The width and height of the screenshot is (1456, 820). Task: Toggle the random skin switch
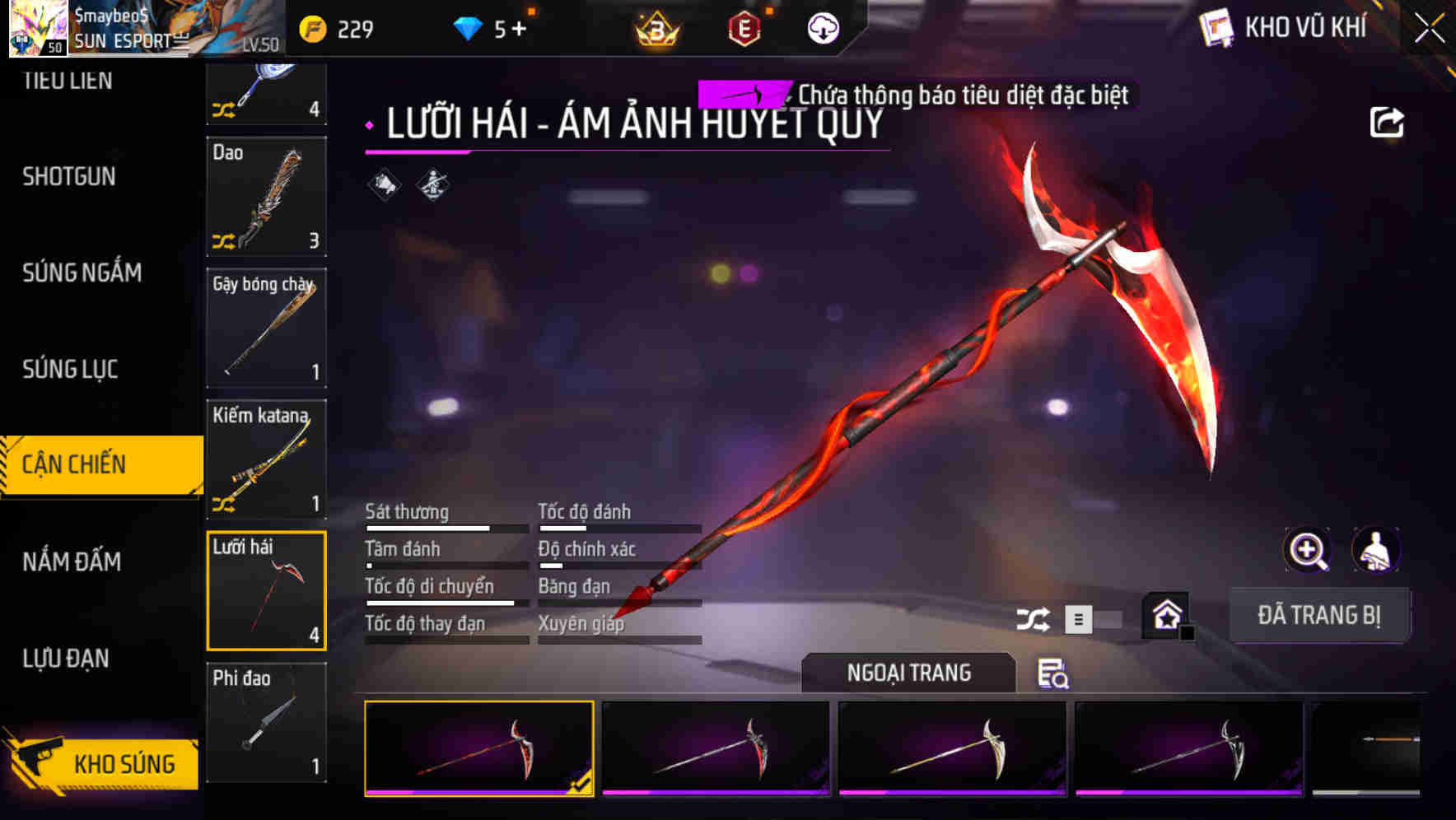[1099, 618]
